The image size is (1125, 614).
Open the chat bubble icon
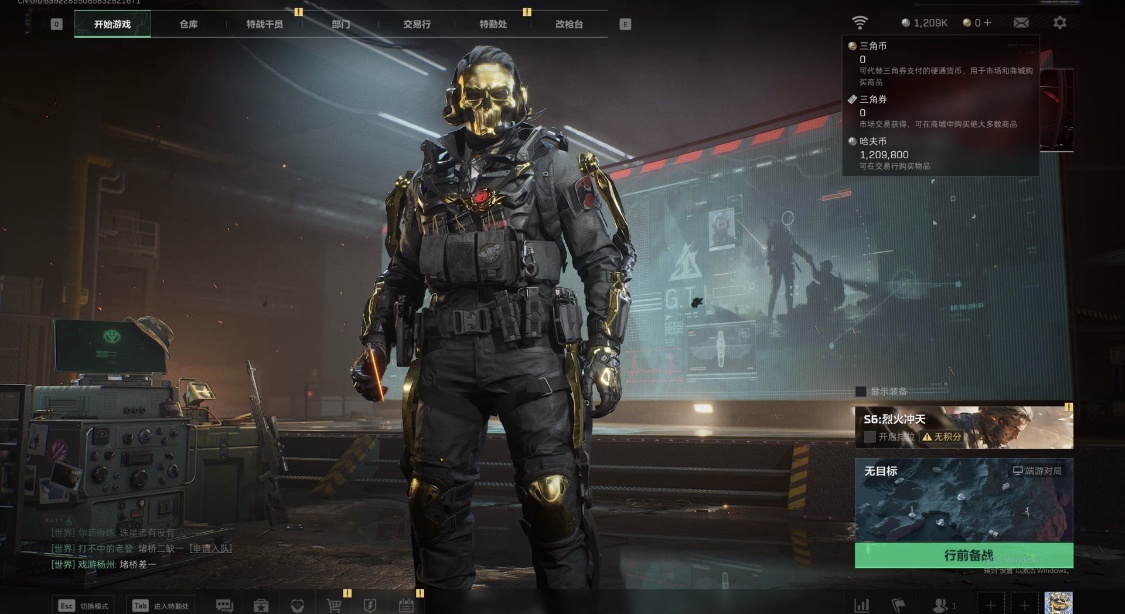point(224,605)
